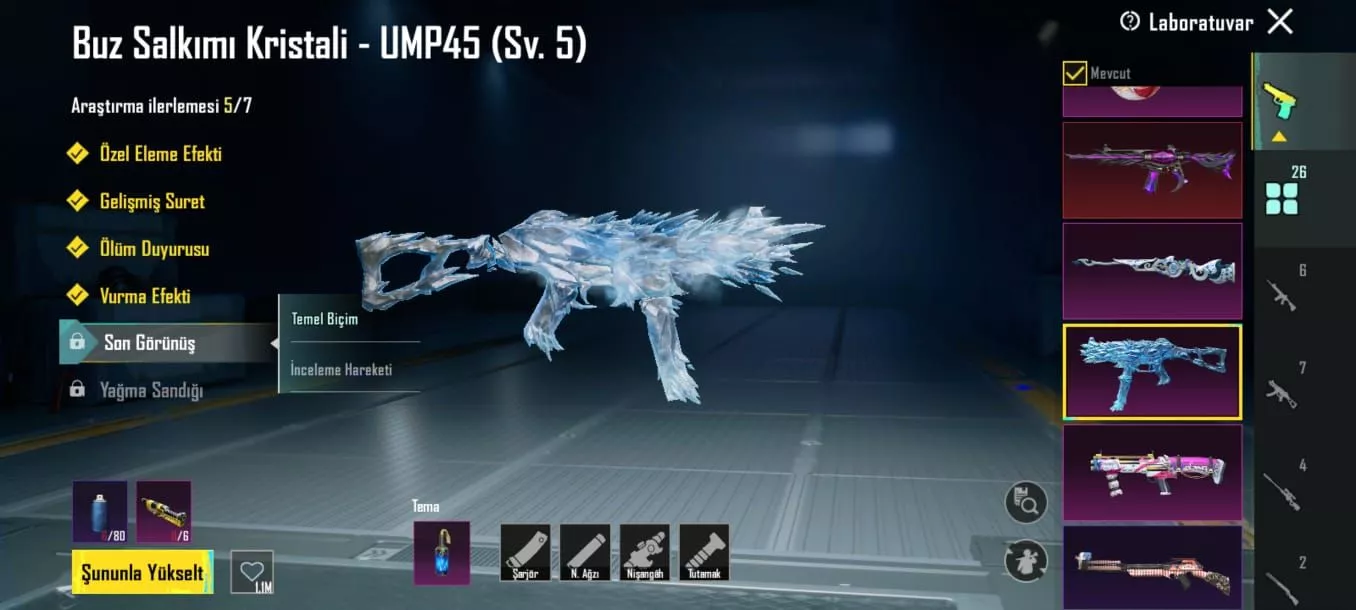Choose the Ölüm Duyurusu entry

point(154,249)
